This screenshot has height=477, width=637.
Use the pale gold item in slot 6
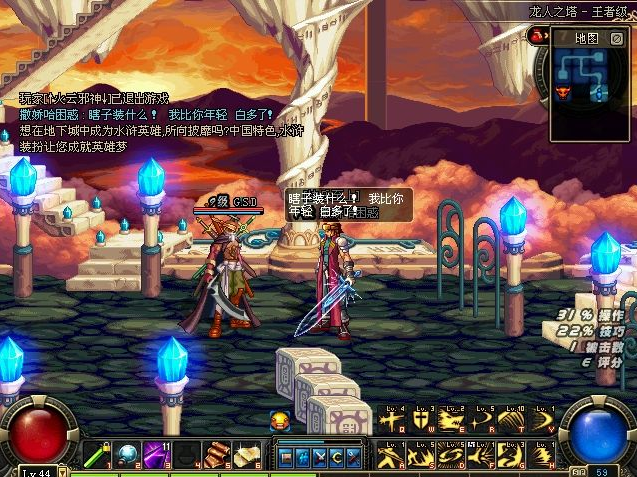click(x=244, y=454)
